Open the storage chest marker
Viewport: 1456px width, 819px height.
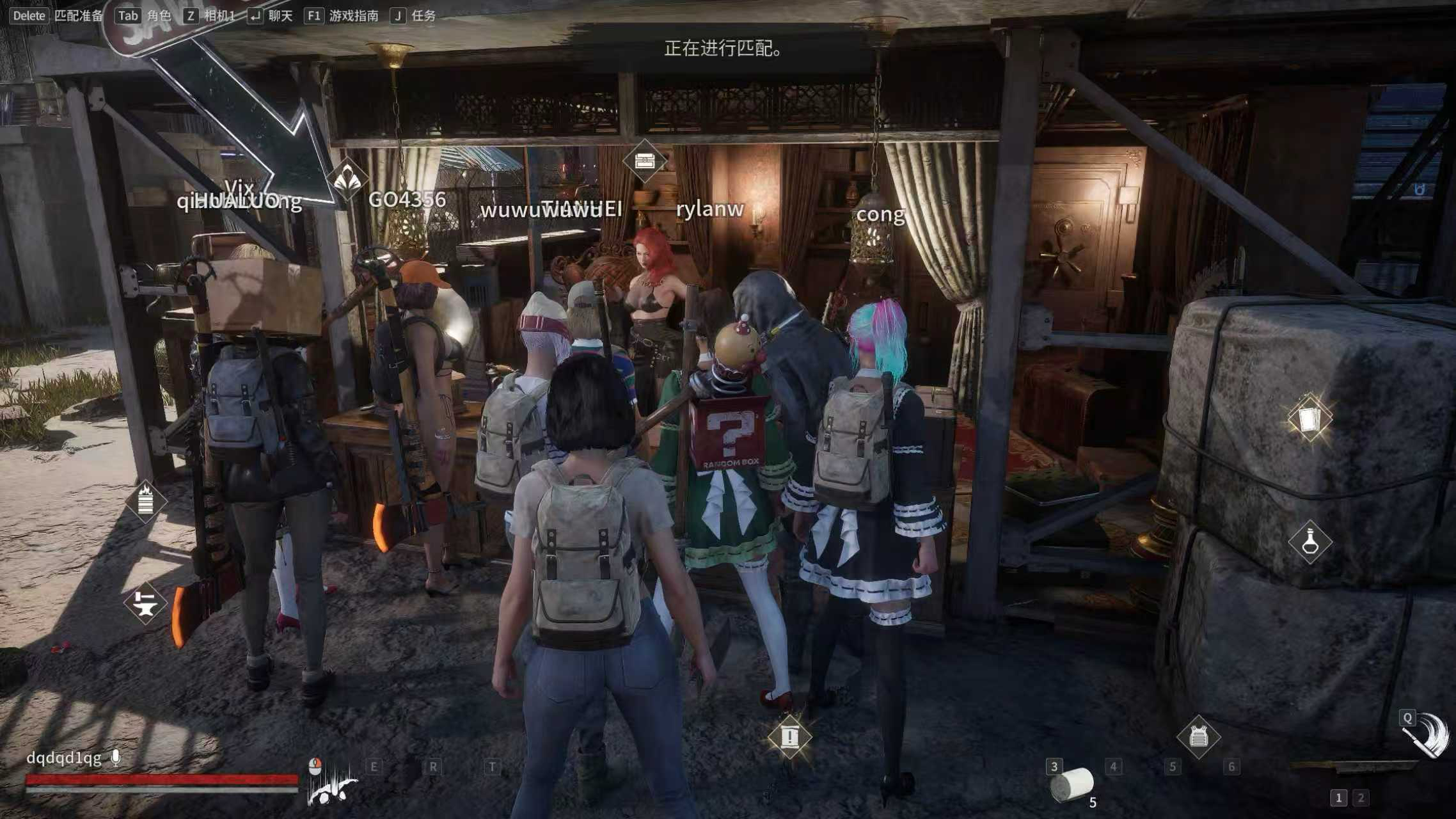click(x=644, y=161)
